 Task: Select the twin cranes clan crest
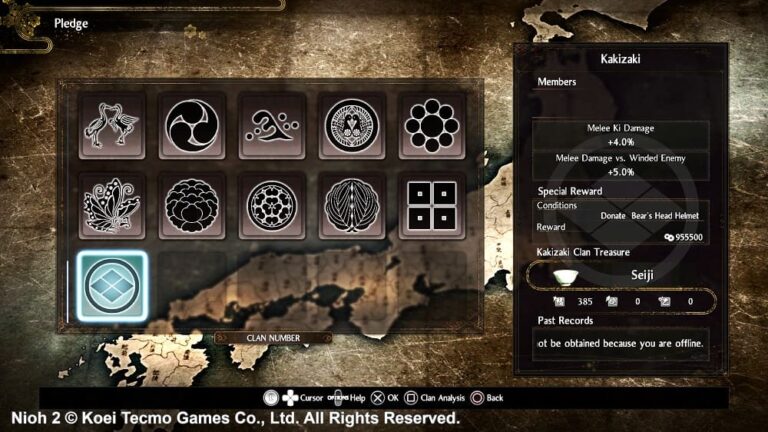pyautogui.click(x=112, y=125)
